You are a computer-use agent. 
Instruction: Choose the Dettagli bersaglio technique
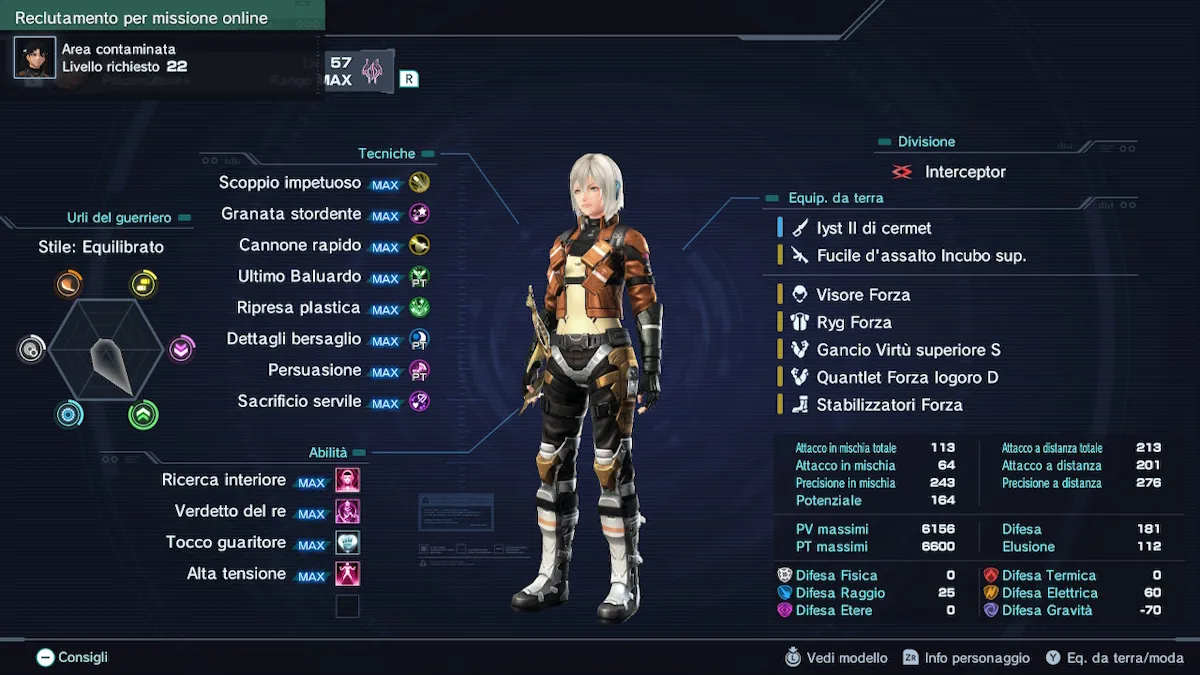tap(293, 339)
